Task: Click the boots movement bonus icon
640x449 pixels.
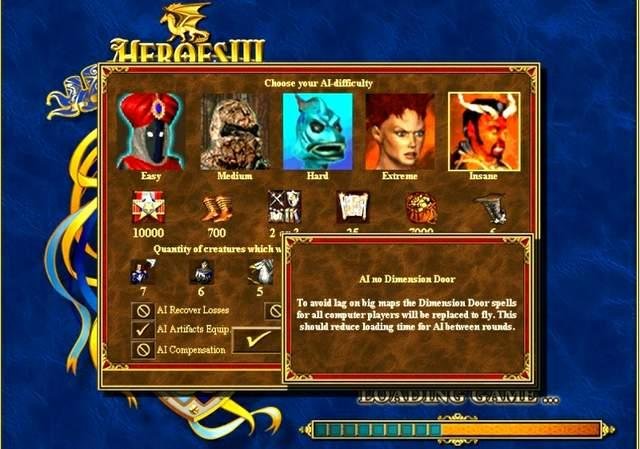Action: [x=216, y=208]
